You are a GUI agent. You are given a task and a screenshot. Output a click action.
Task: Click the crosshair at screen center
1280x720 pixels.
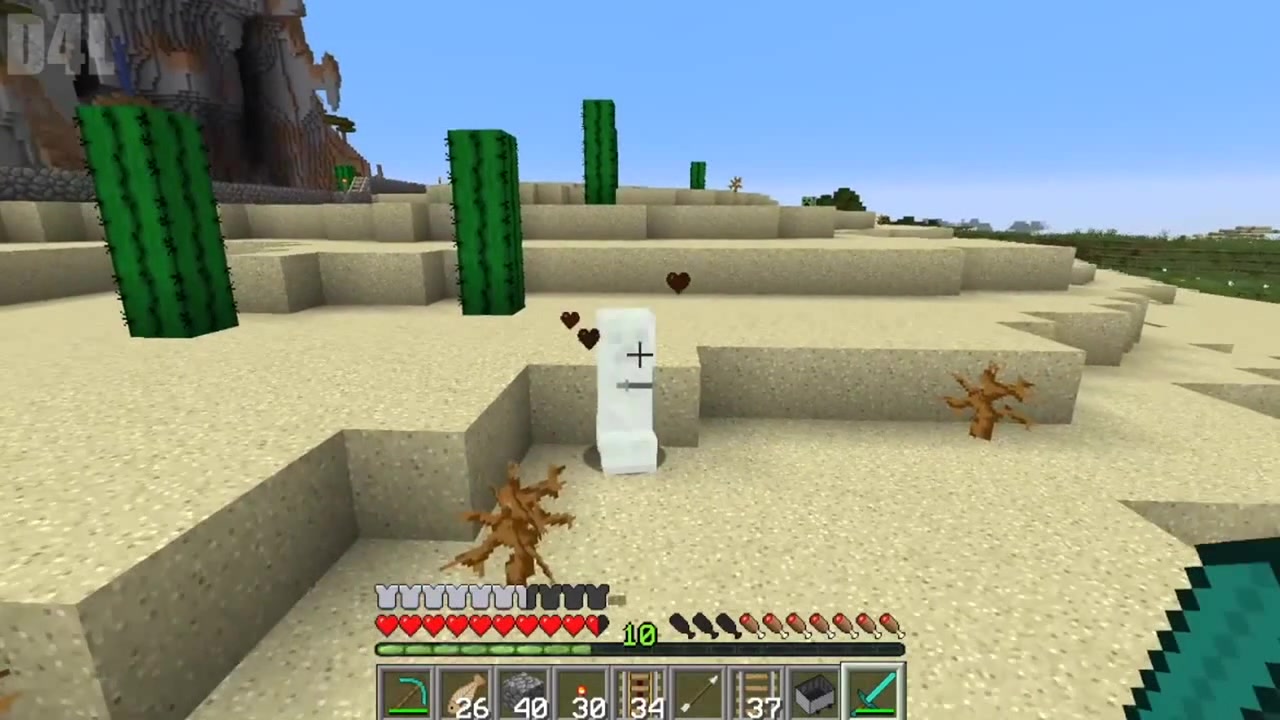point(640,355)
